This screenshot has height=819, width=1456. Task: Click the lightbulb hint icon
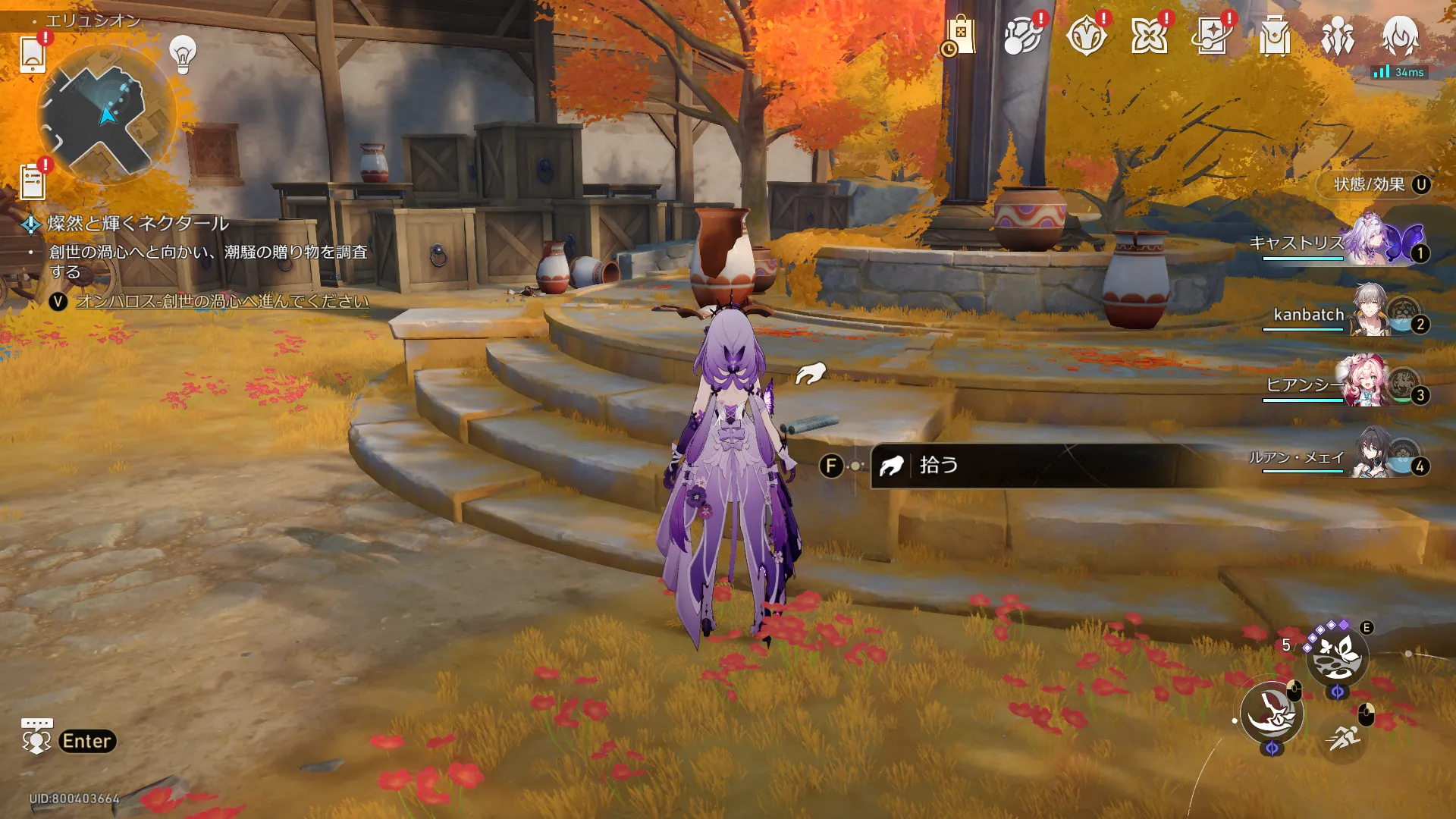coord(183,54)
